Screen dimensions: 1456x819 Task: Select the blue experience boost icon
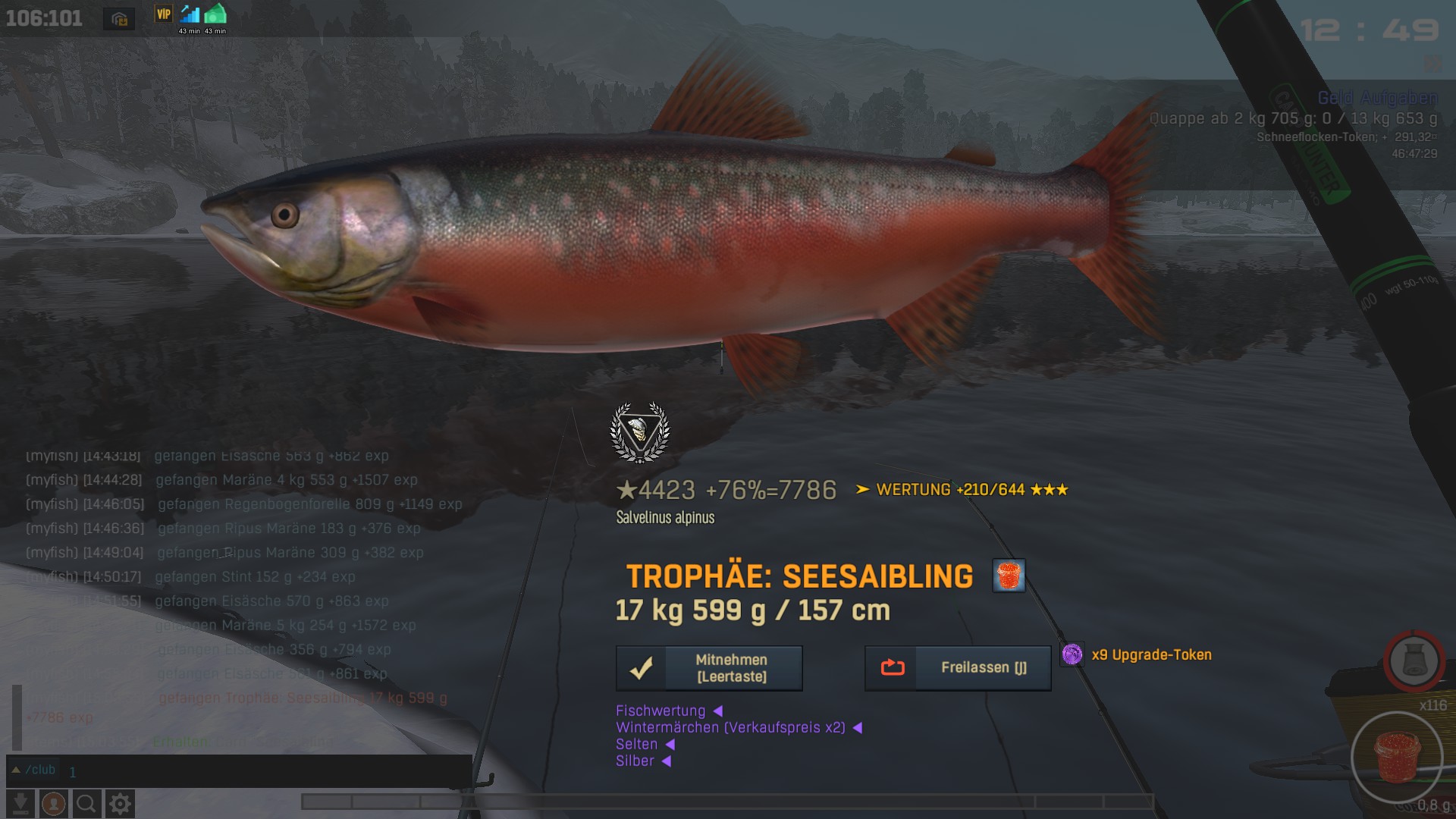190,14
